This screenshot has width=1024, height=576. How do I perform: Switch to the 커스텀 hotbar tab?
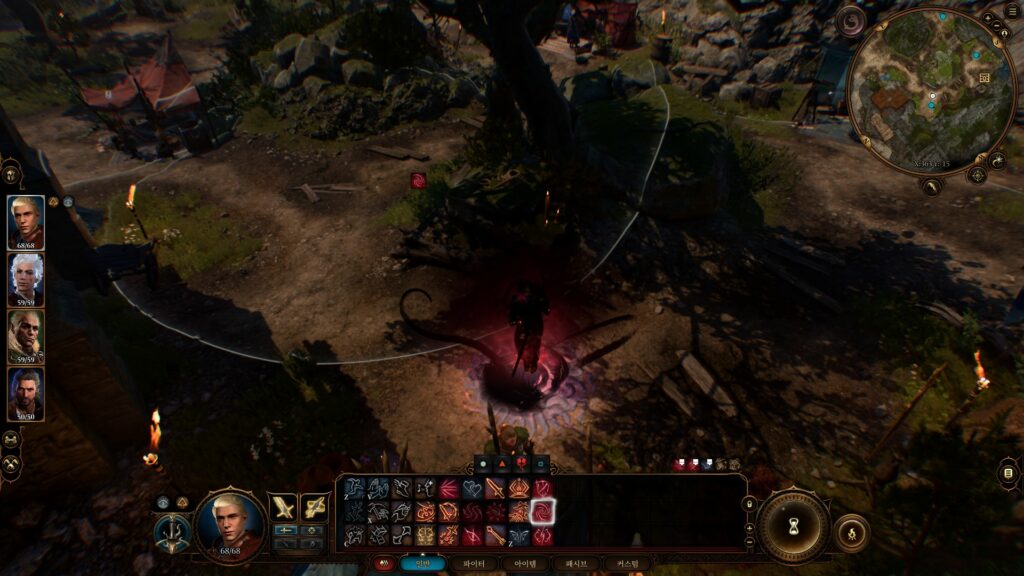click(627, 564)
